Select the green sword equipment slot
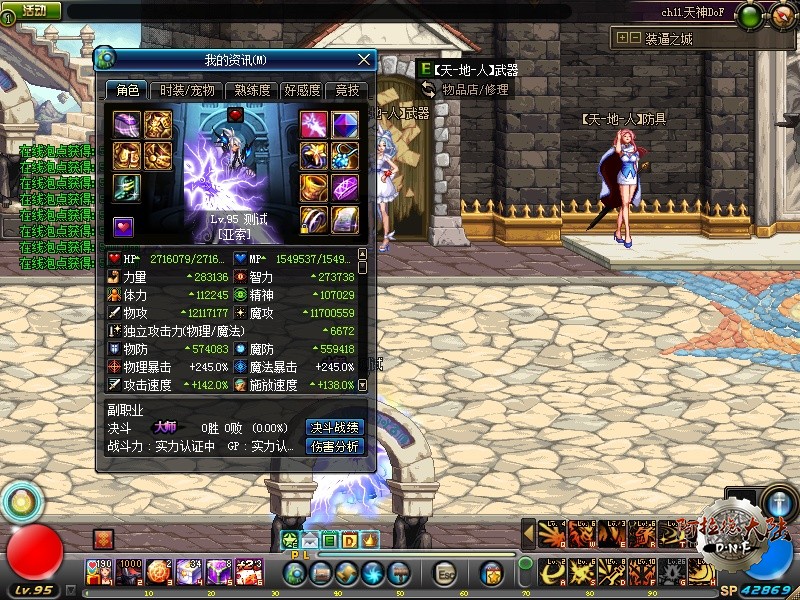 127,187
